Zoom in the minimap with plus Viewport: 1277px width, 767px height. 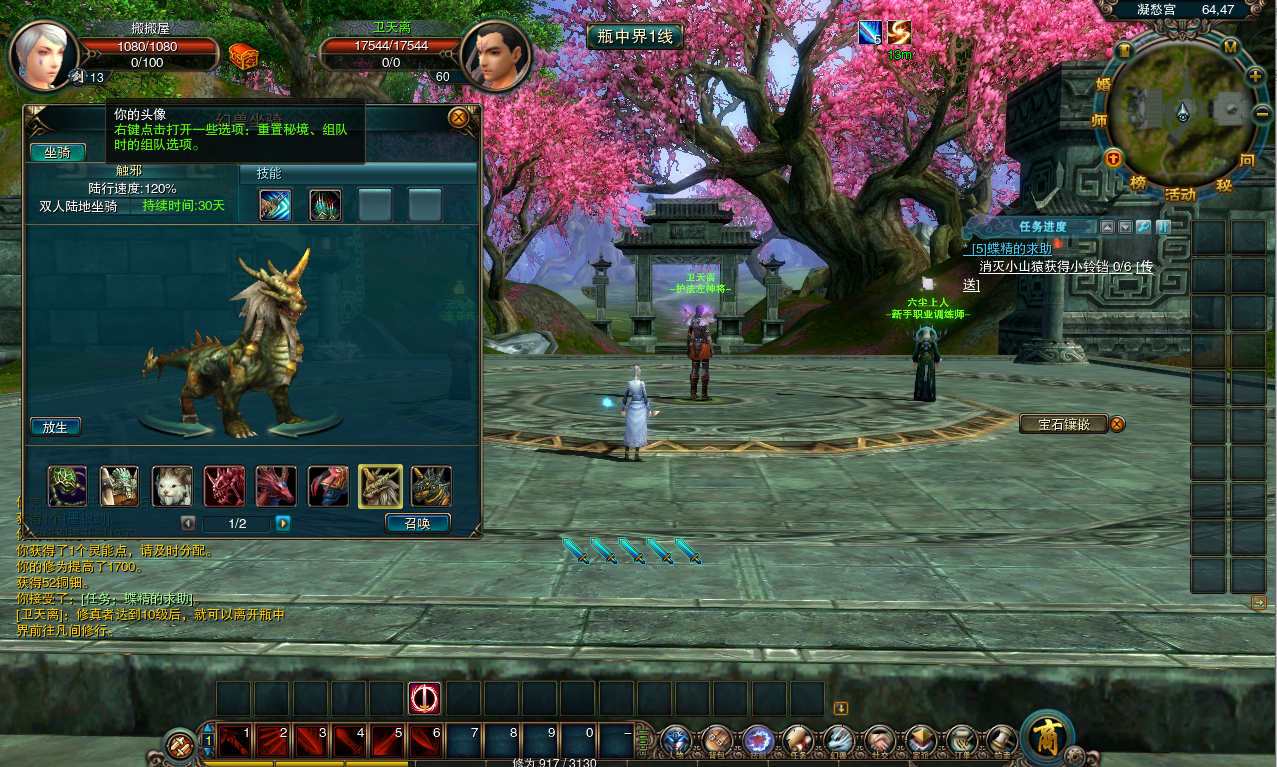[x=1255, y=76]
